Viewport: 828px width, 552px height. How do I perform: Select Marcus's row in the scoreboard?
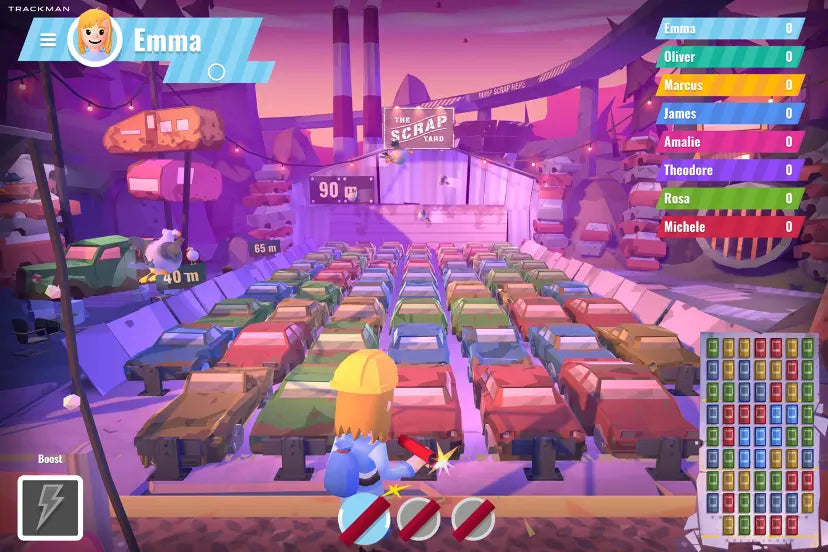point(729,85)
